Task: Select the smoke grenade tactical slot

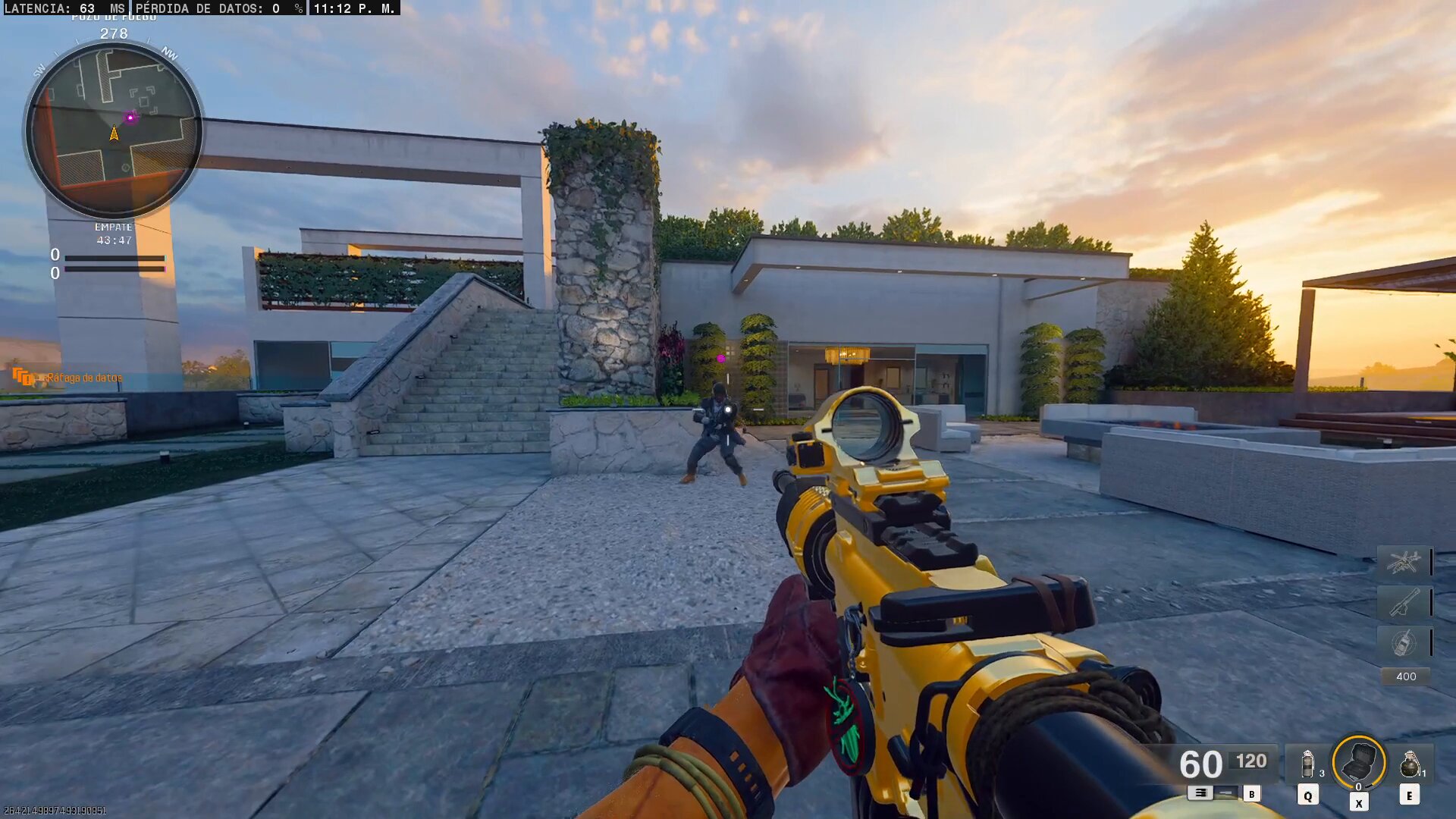Action: [x=1307, y=764]
